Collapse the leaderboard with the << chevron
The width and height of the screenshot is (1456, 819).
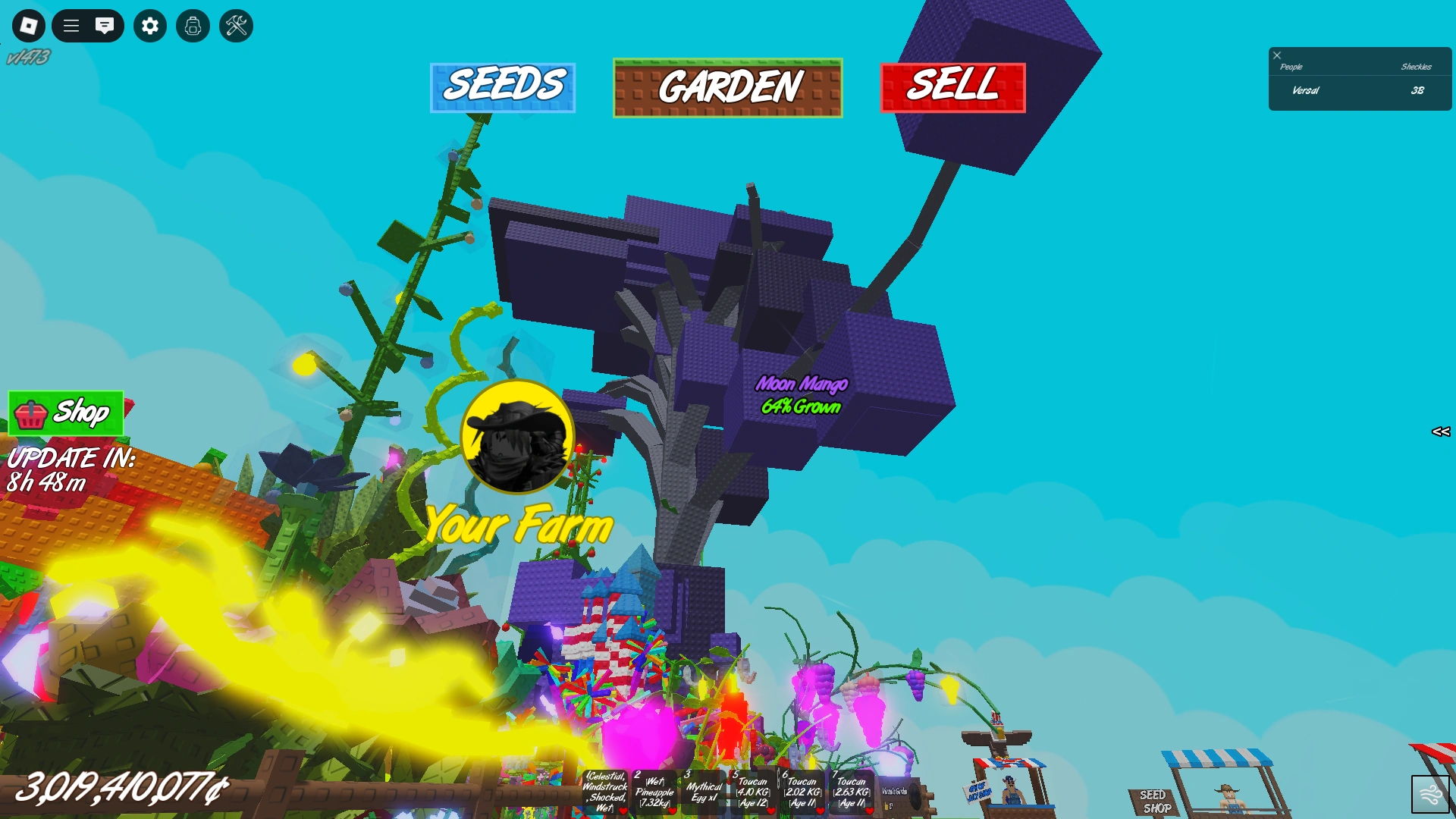(1439, 432)
